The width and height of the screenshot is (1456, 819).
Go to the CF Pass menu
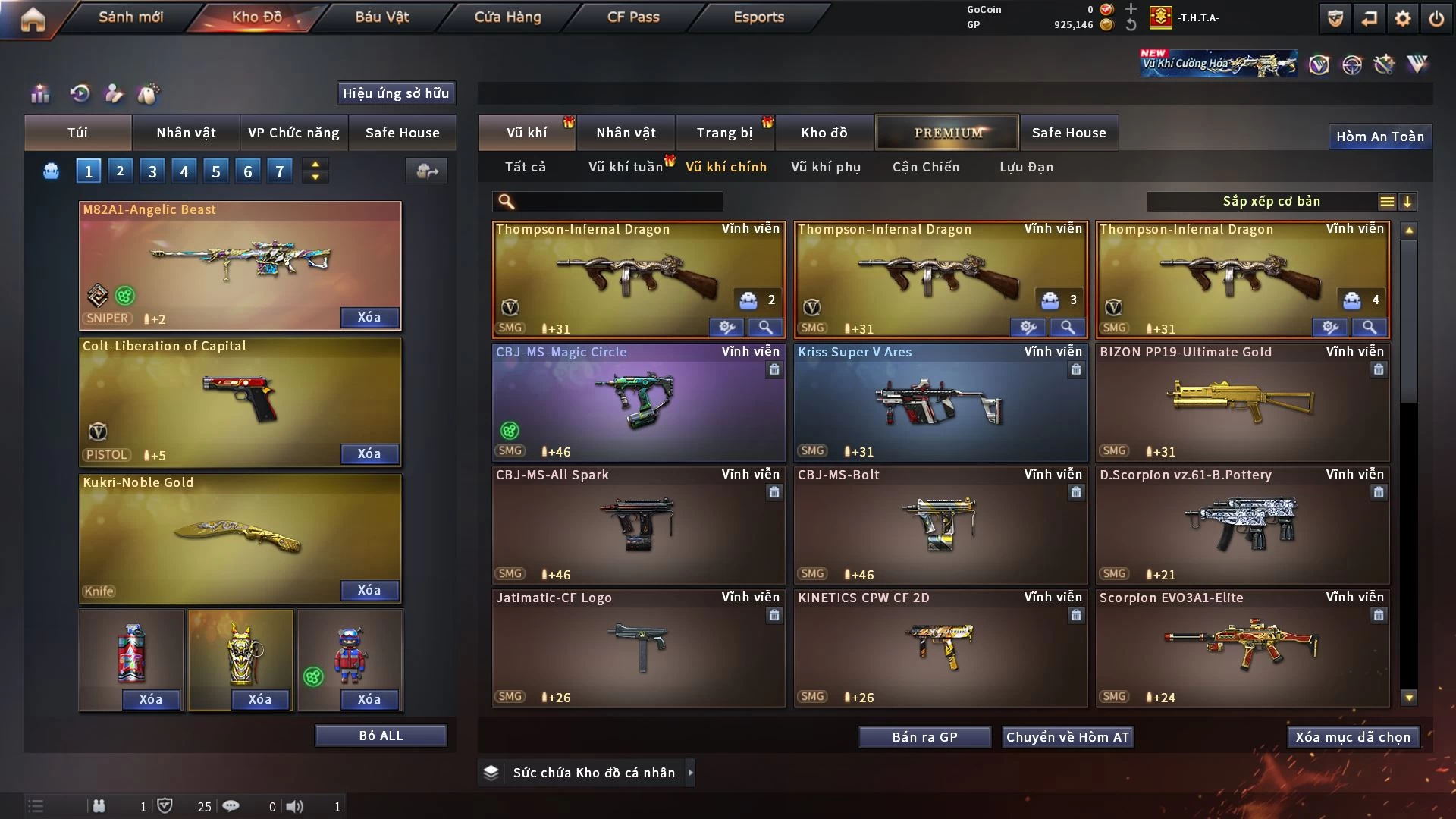633,17
